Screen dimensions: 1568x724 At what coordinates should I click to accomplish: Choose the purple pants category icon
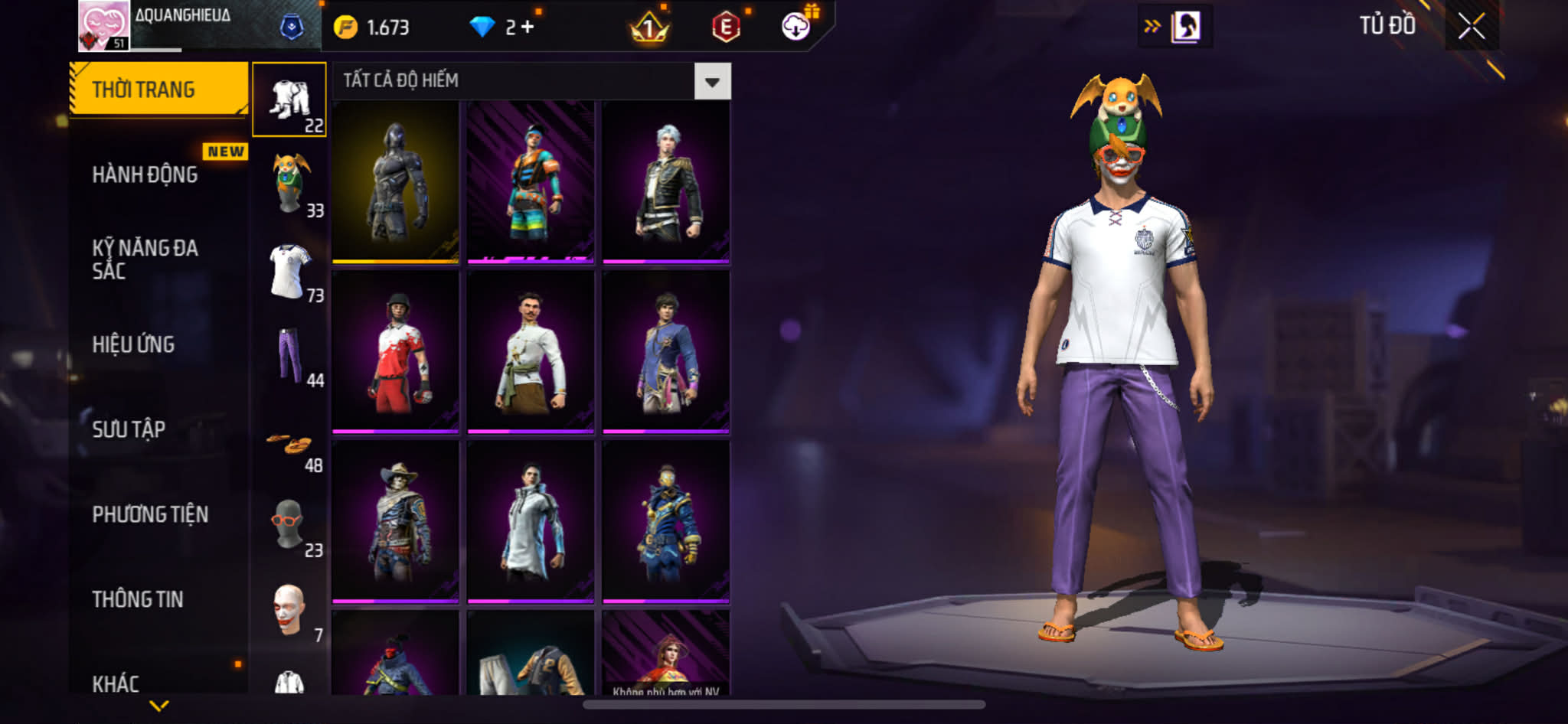click(289, 355)
